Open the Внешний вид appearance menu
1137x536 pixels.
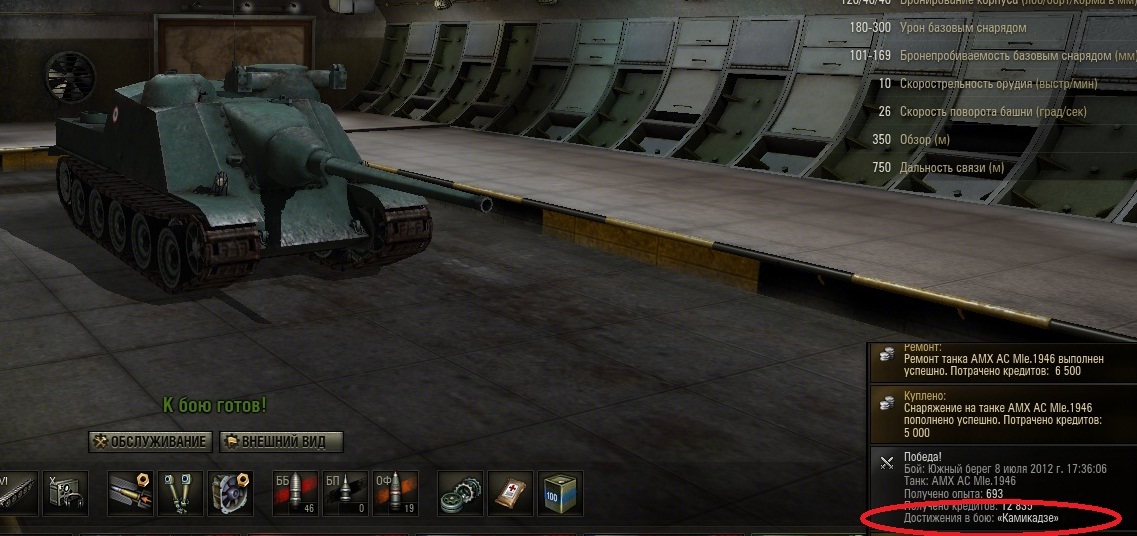280,442
